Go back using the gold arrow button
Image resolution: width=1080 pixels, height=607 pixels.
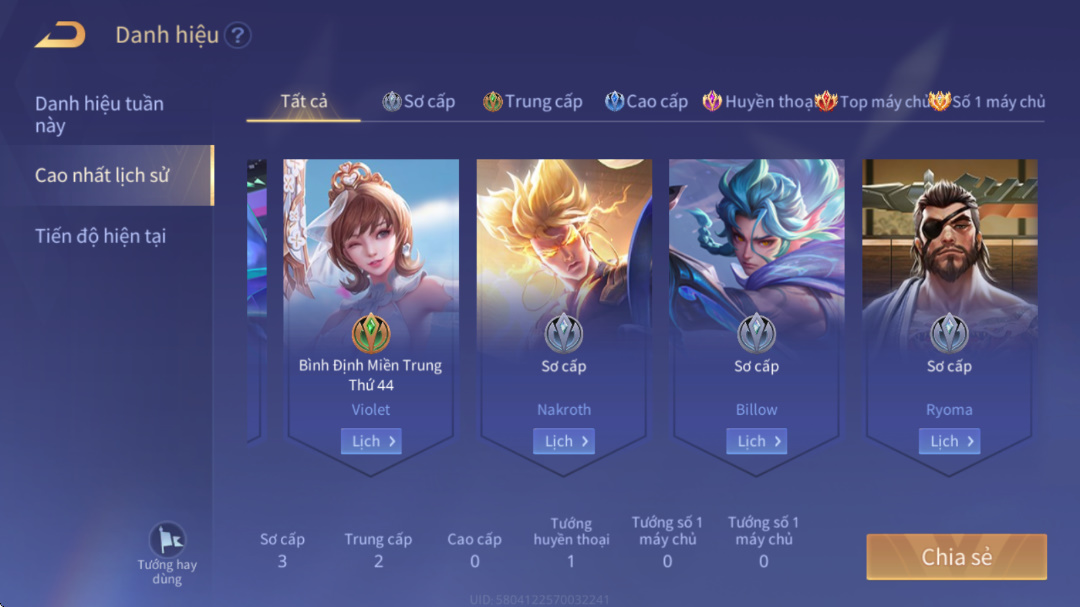click(x=60, y=35)
